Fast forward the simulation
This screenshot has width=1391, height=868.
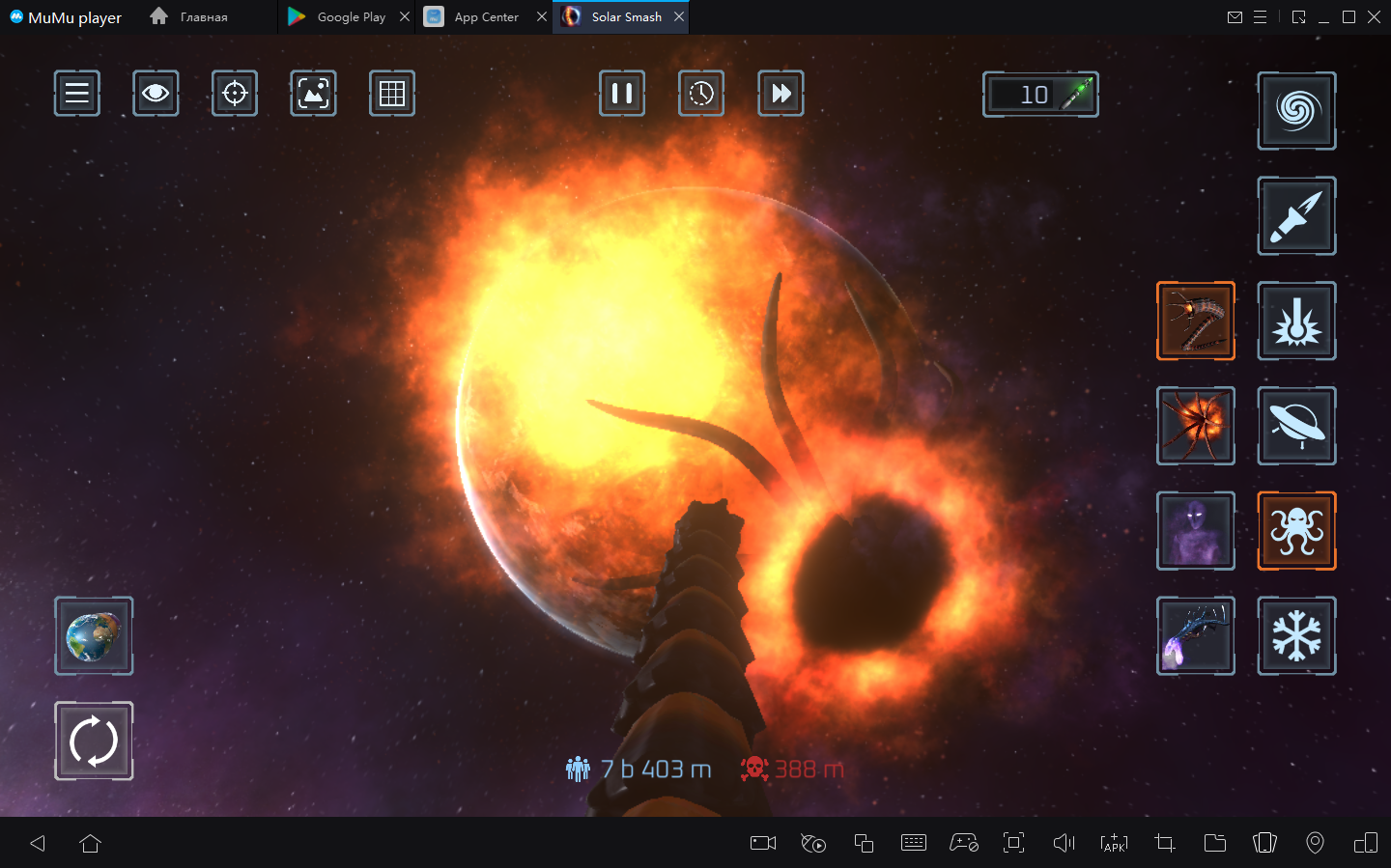click(x=781, y=94)
